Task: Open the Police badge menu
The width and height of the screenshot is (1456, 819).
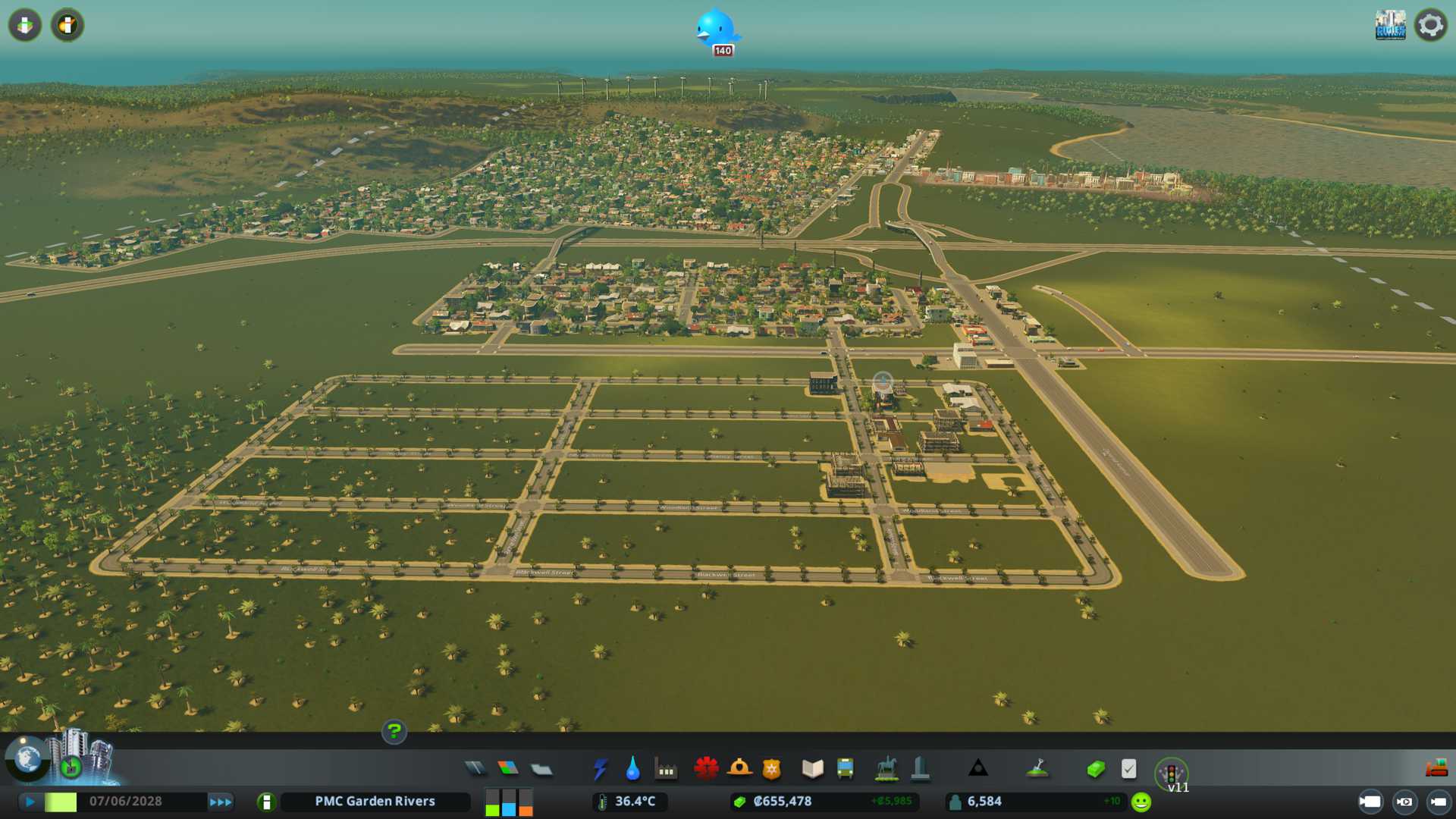Action: [772, 769]
